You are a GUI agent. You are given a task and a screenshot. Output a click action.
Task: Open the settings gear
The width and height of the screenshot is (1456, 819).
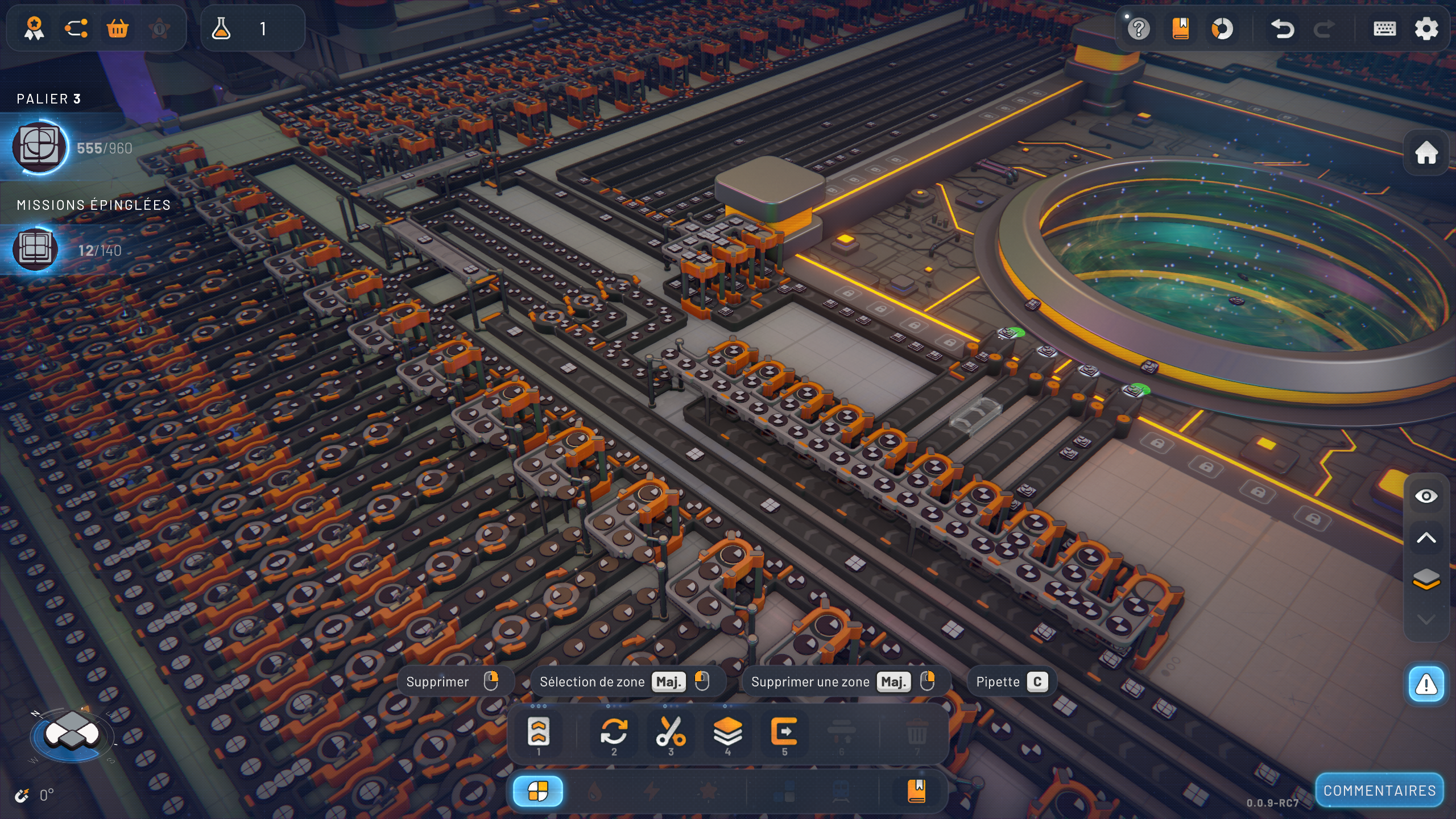pos(1426,28)
